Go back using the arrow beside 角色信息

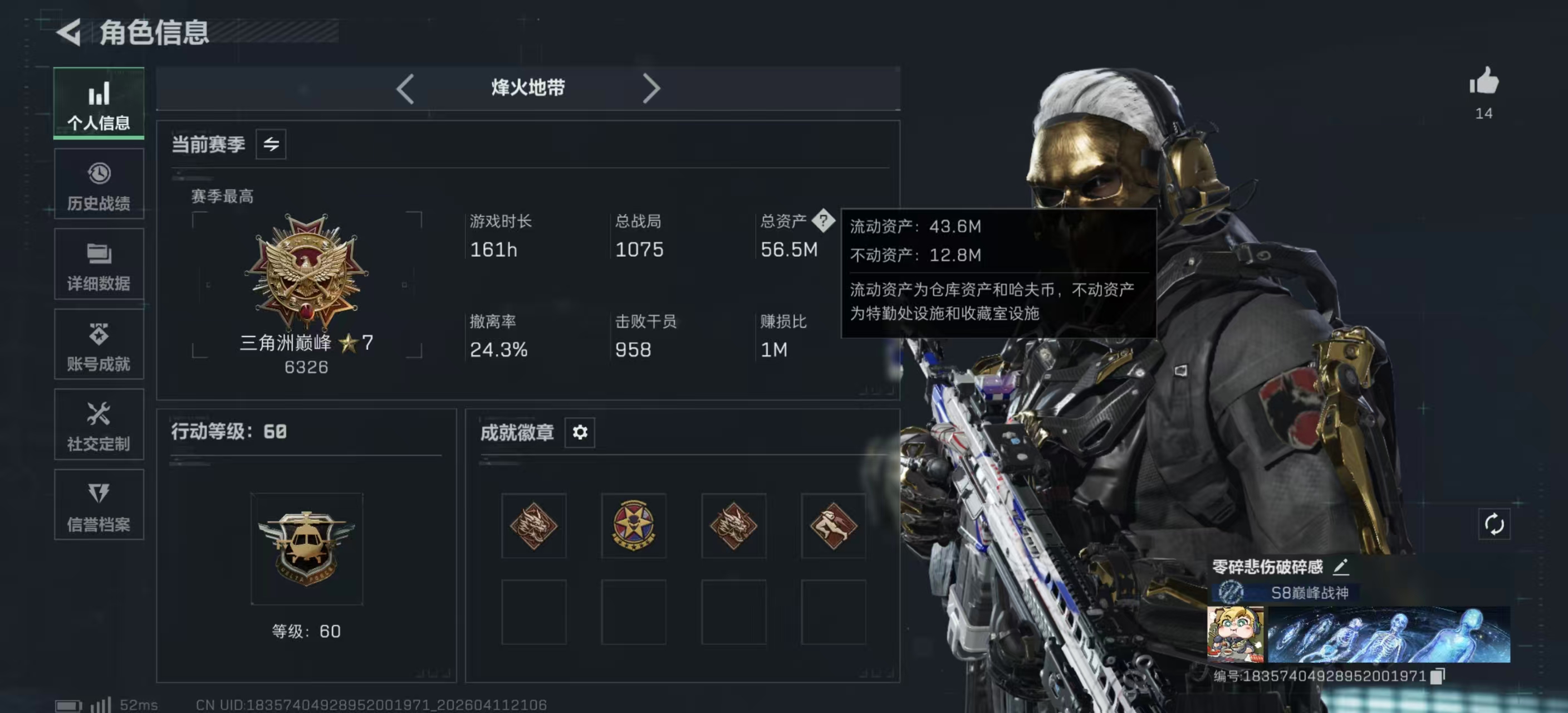[70, 32]
